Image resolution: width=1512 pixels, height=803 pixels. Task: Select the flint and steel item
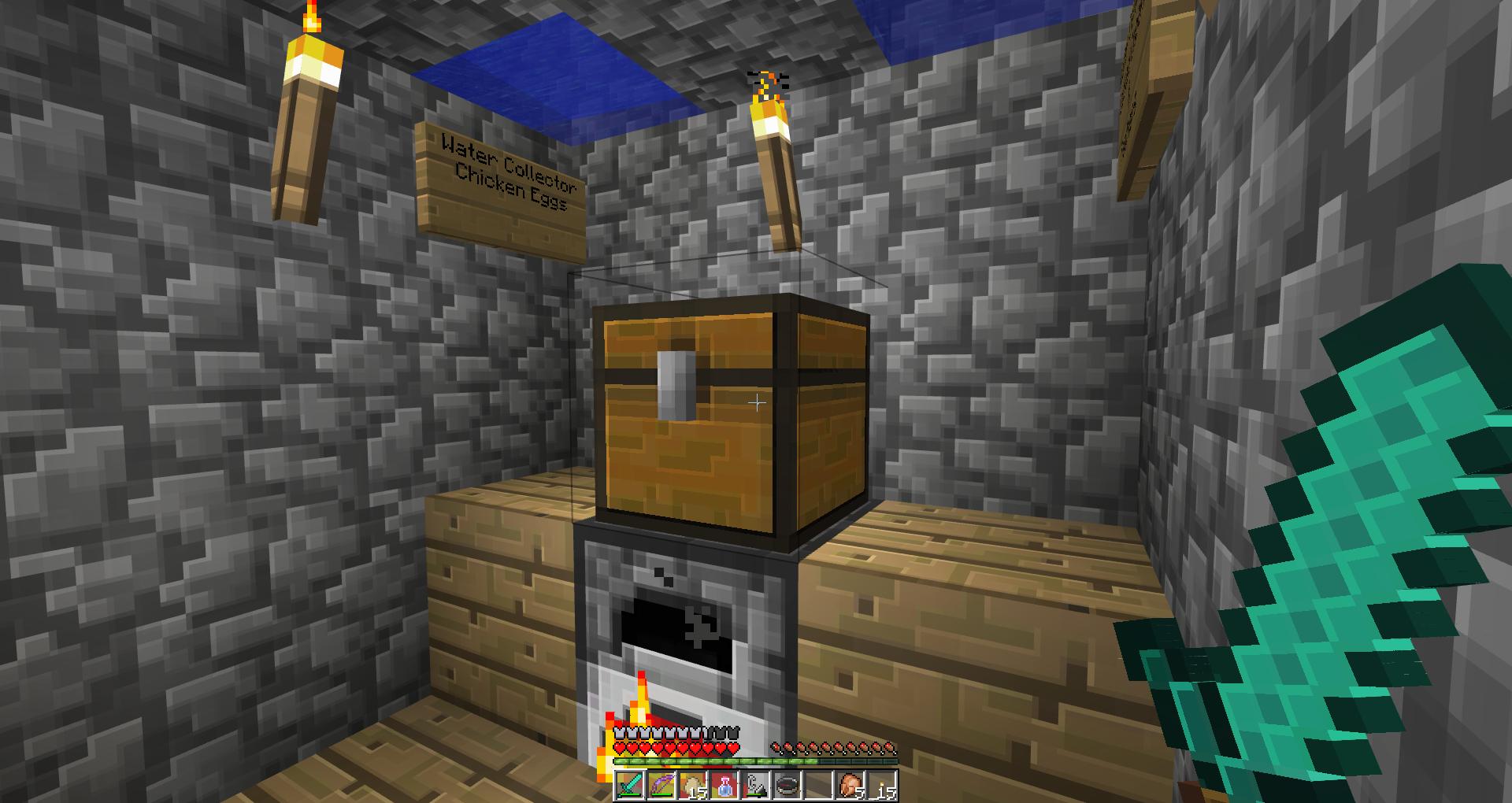coord(756,786)
